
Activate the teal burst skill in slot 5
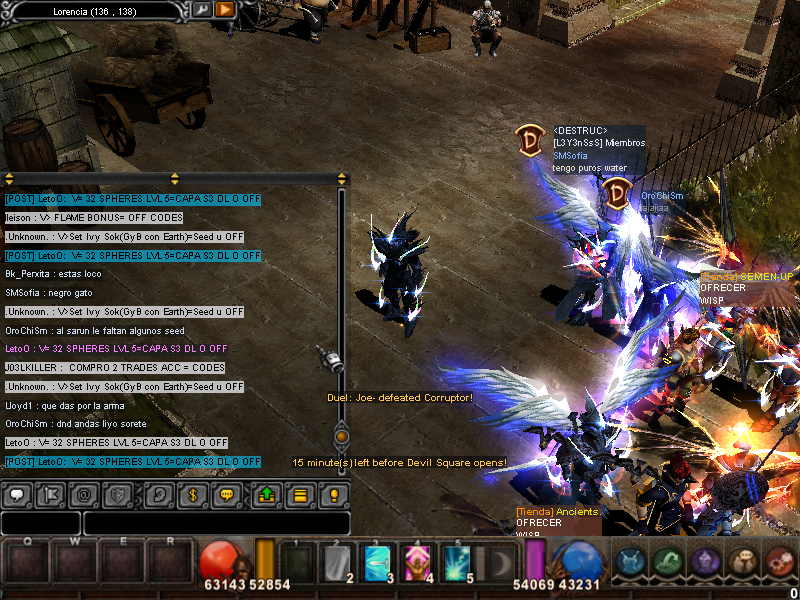pos(457,563)
